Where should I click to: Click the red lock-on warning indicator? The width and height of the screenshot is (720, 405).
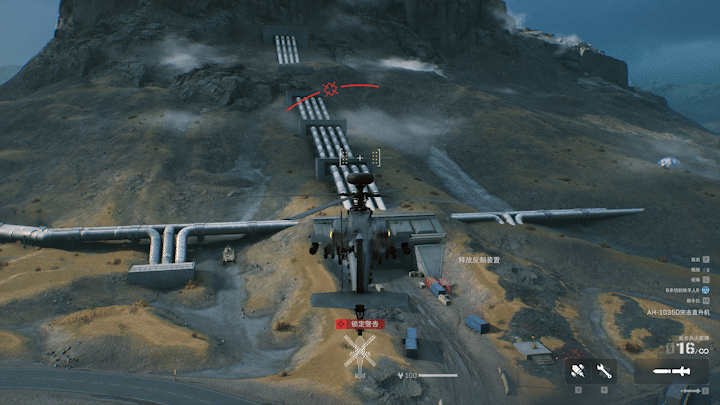[359, 324]
